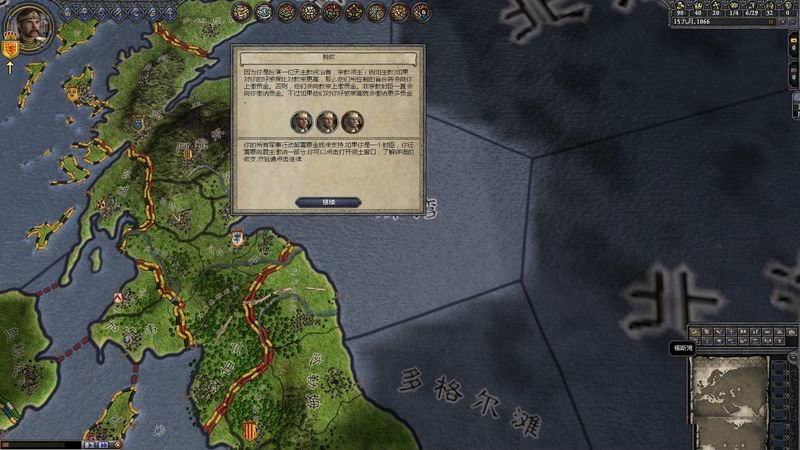Click the continue button in the tutorial dialog
The height and width of the screenshot is (450, 800).
[328, 202]
